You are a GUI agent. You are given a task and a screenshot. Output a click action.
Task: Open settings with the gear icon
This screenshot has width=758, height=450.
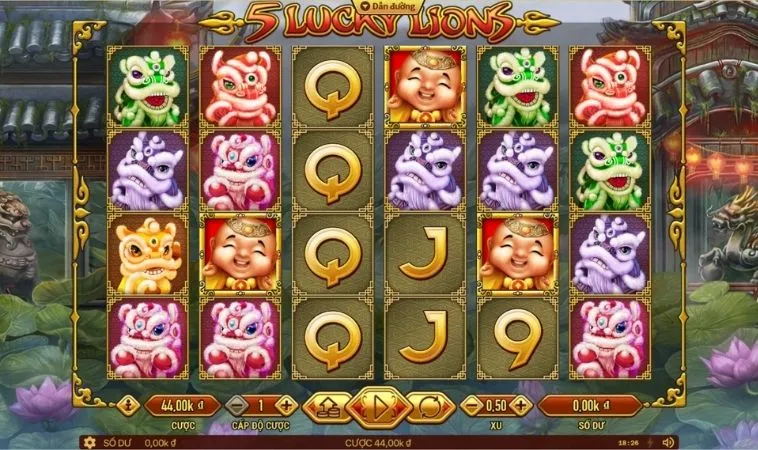pyautogui.click(x=90, y=442)
